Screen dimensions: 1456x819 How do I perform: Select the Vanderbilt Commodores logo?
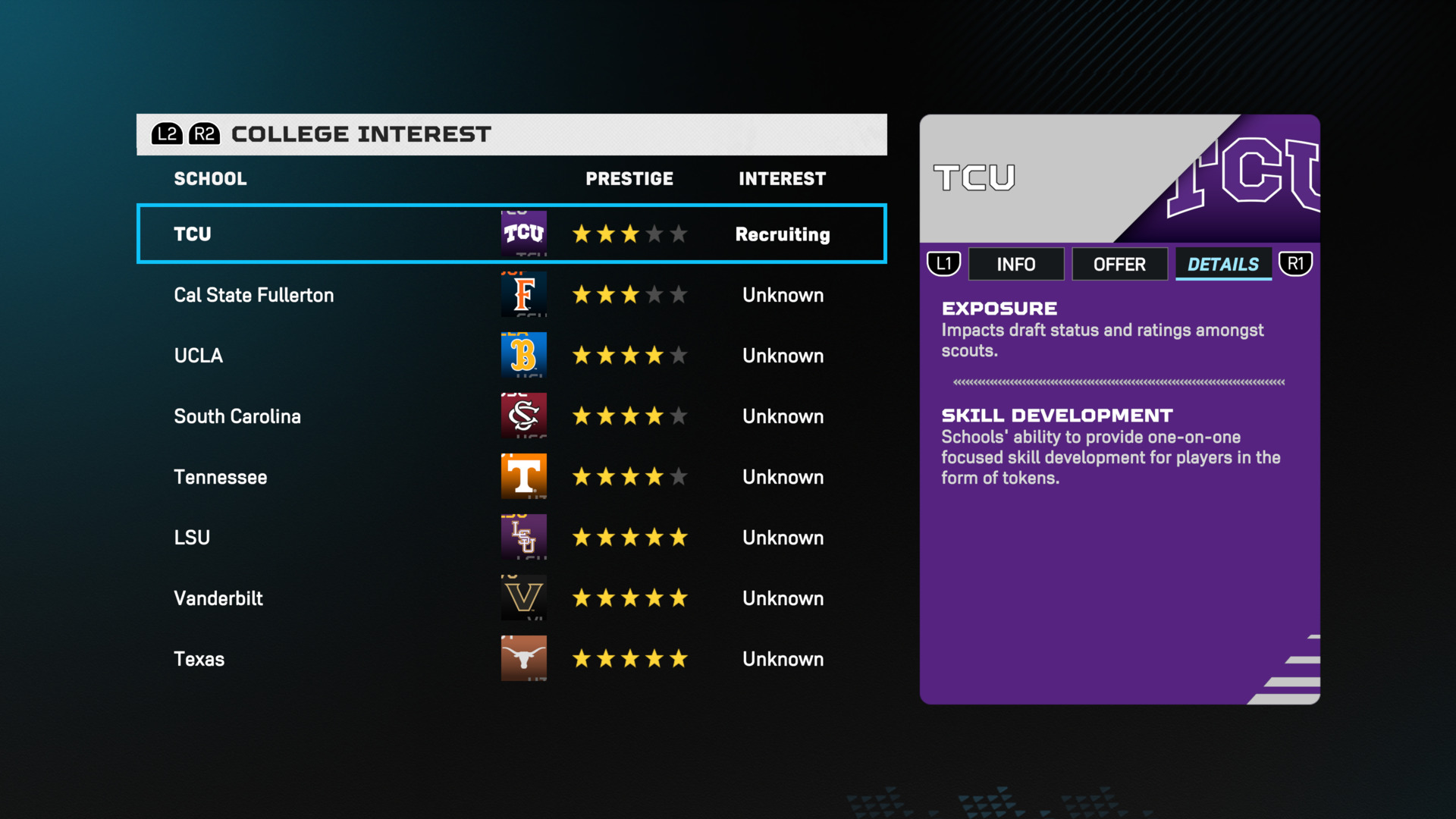(x=524, y=598)
